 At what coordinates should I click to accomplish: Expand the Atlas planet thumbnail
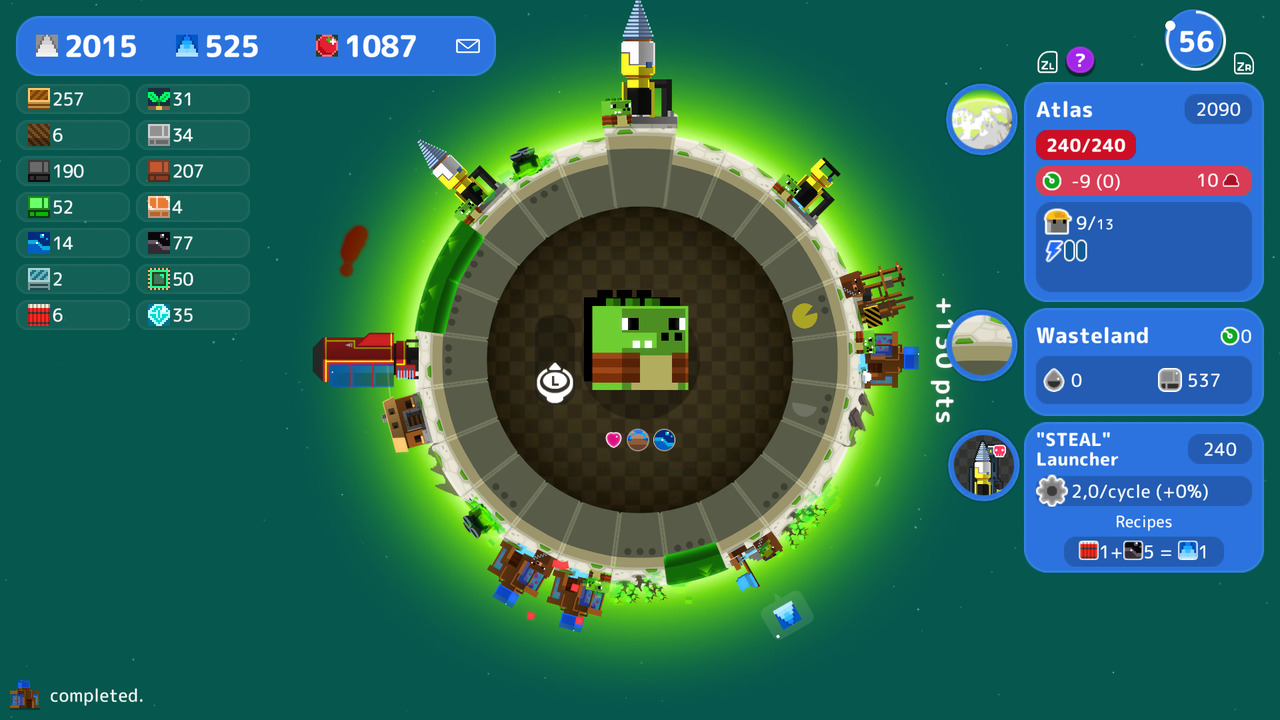pyautogui.click(x=981, y=119)
